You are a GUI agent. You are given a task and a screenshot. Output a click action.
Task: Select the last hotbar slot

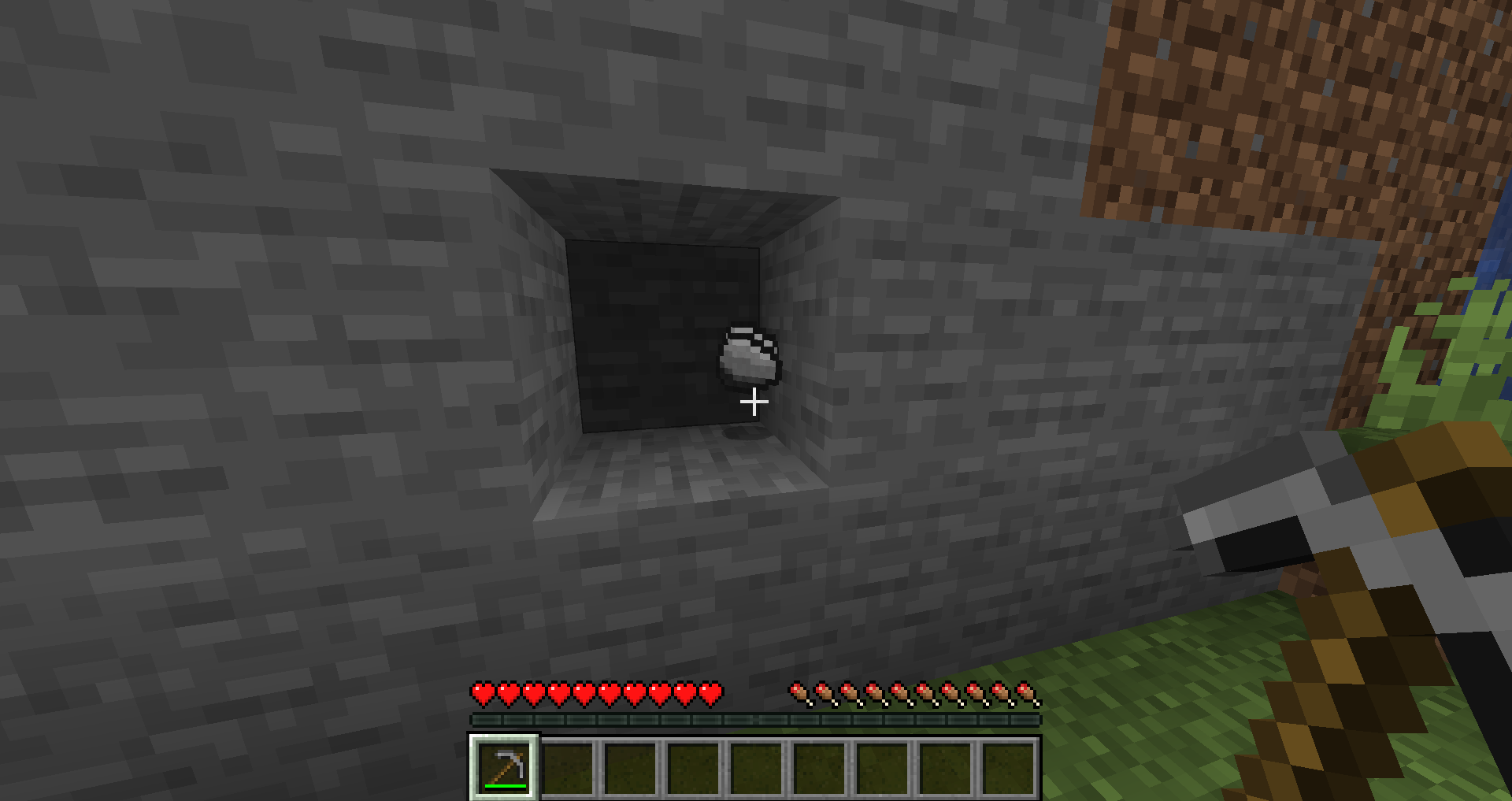(x=1008, y=766)
